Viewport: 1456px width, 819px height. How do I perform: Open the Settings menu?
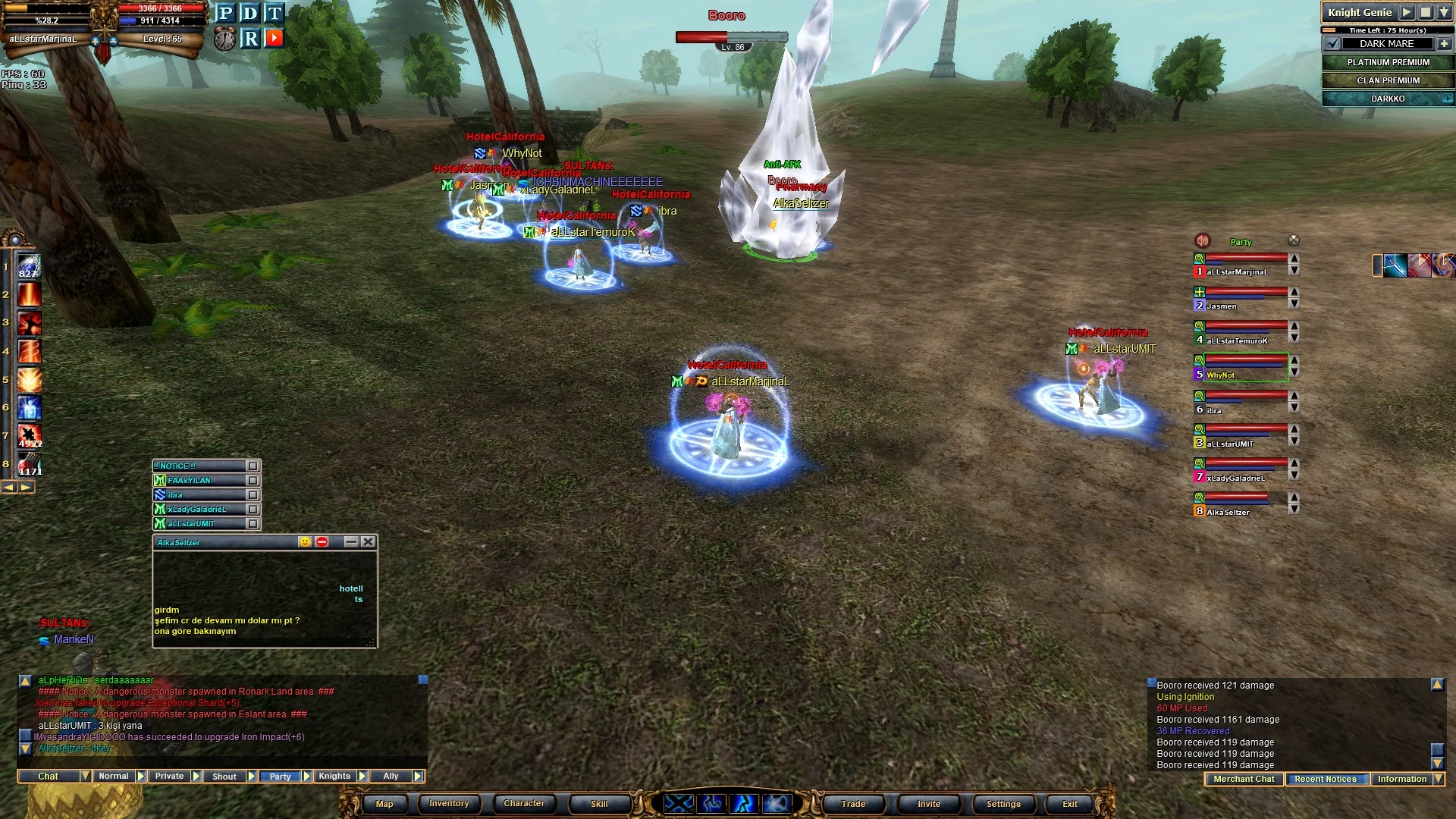(x=1003, y=804)
